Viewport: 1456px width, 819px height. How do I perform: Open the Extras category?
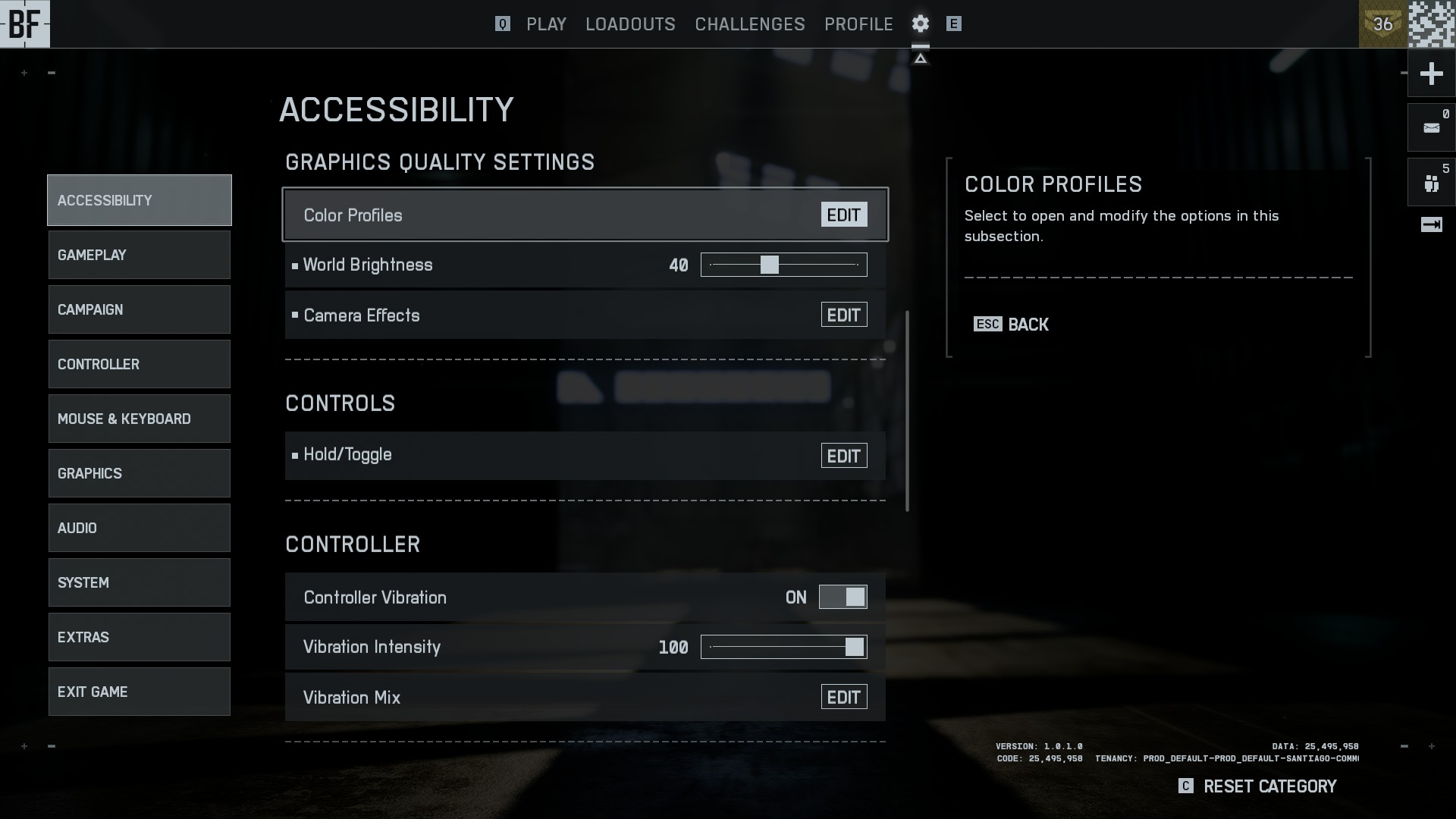(139, 637)
